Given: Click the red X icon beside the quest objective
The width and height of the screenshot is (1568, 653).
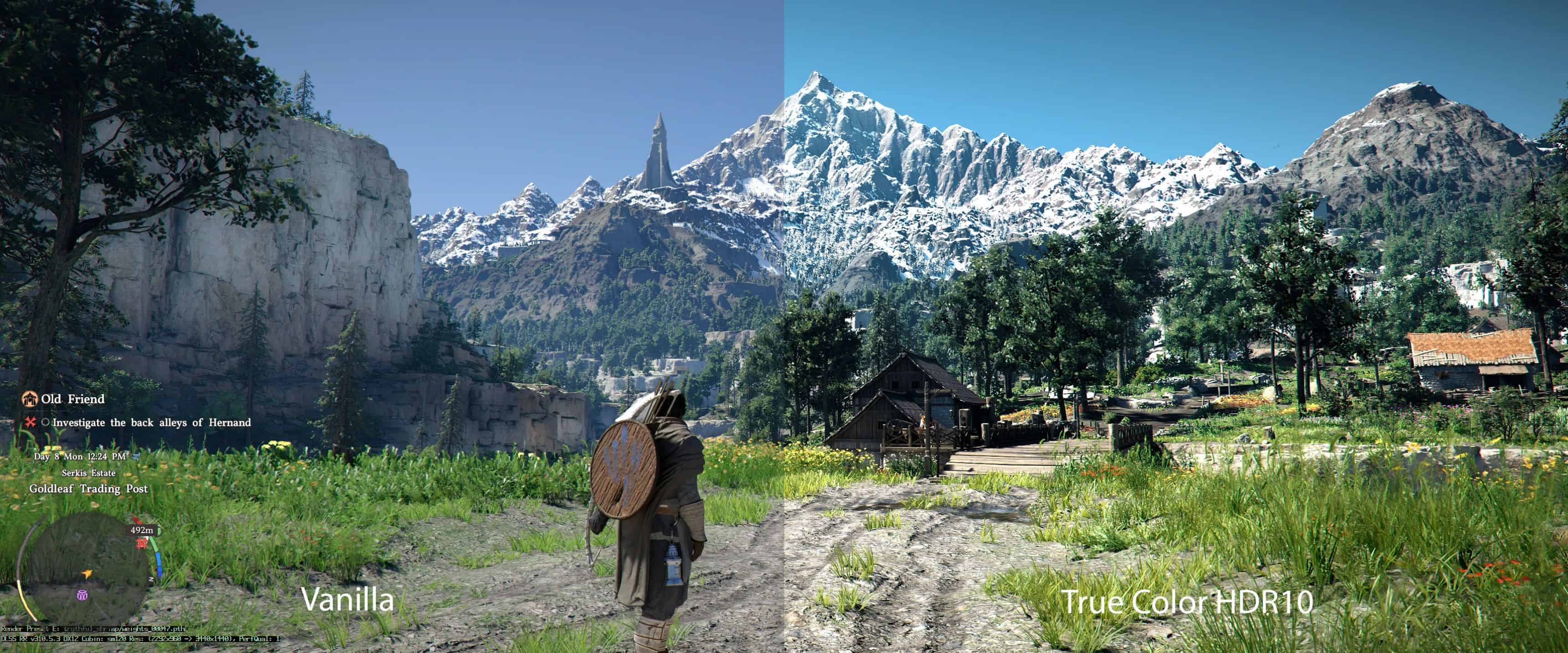Looking at the screenshot, I should click(x=31, y=423).
